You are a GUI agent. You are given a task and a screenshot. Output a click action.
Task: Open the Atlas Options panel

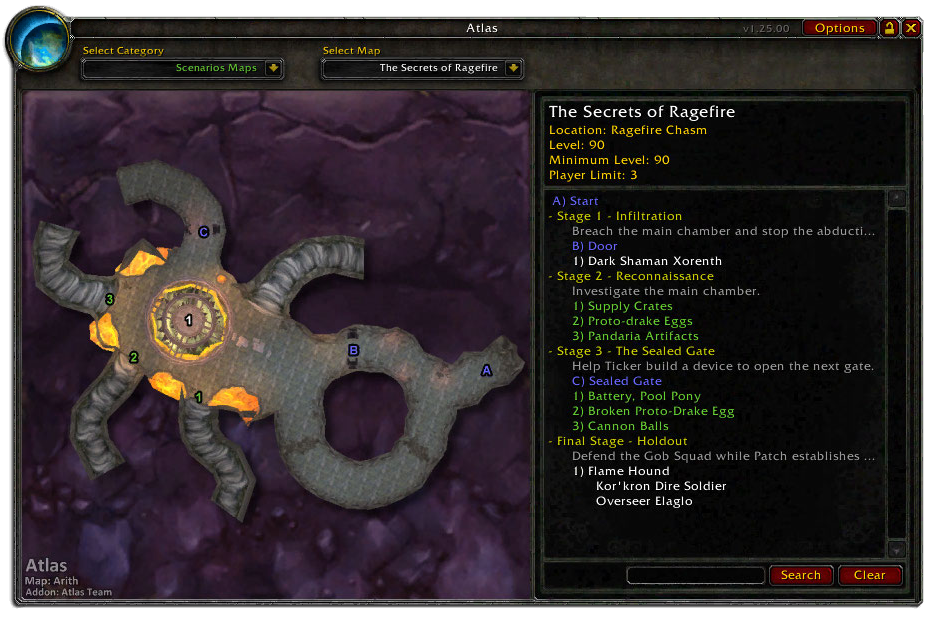click(839, 28)
